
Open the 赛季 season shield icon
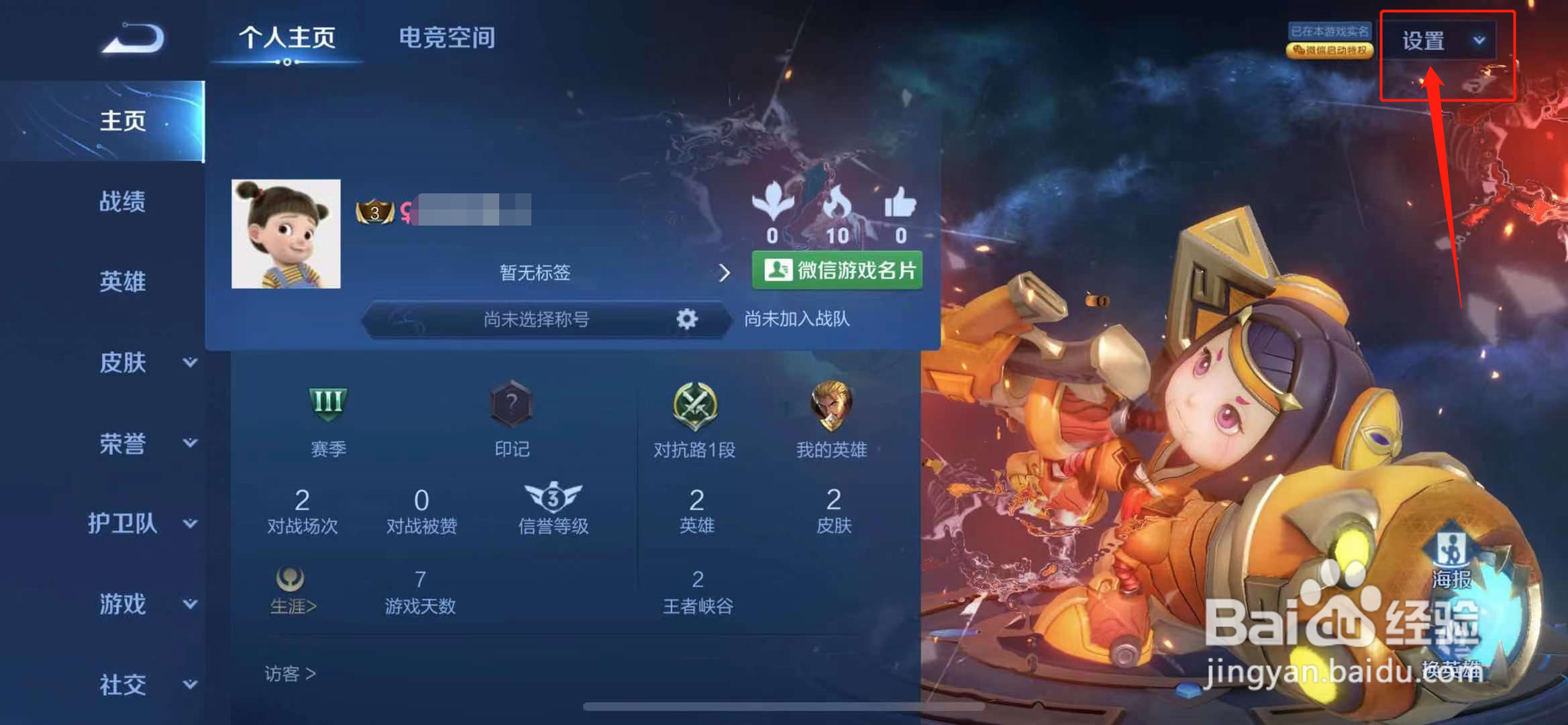(327, 405)
